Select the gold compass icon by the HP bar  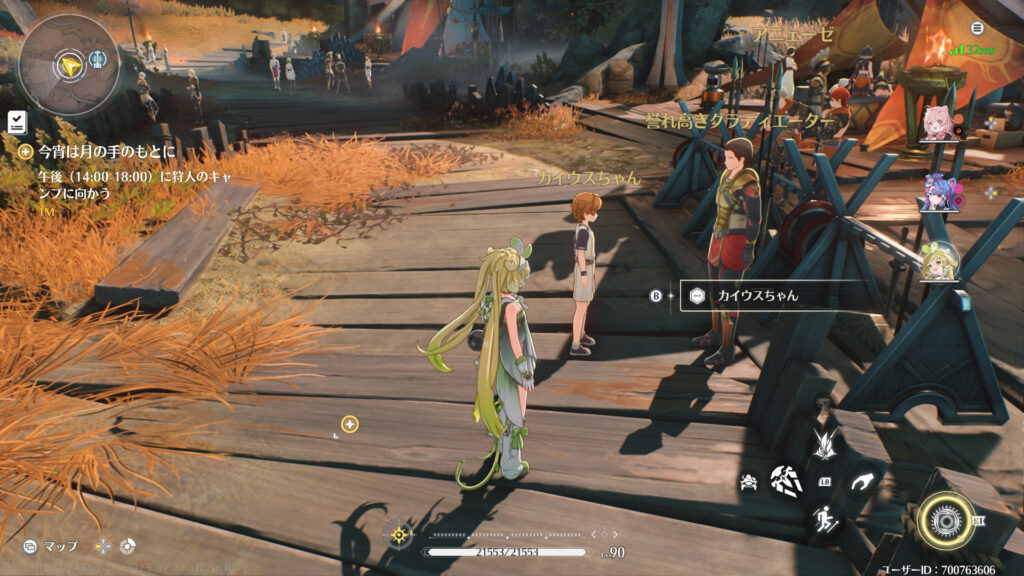click(400, 534)
